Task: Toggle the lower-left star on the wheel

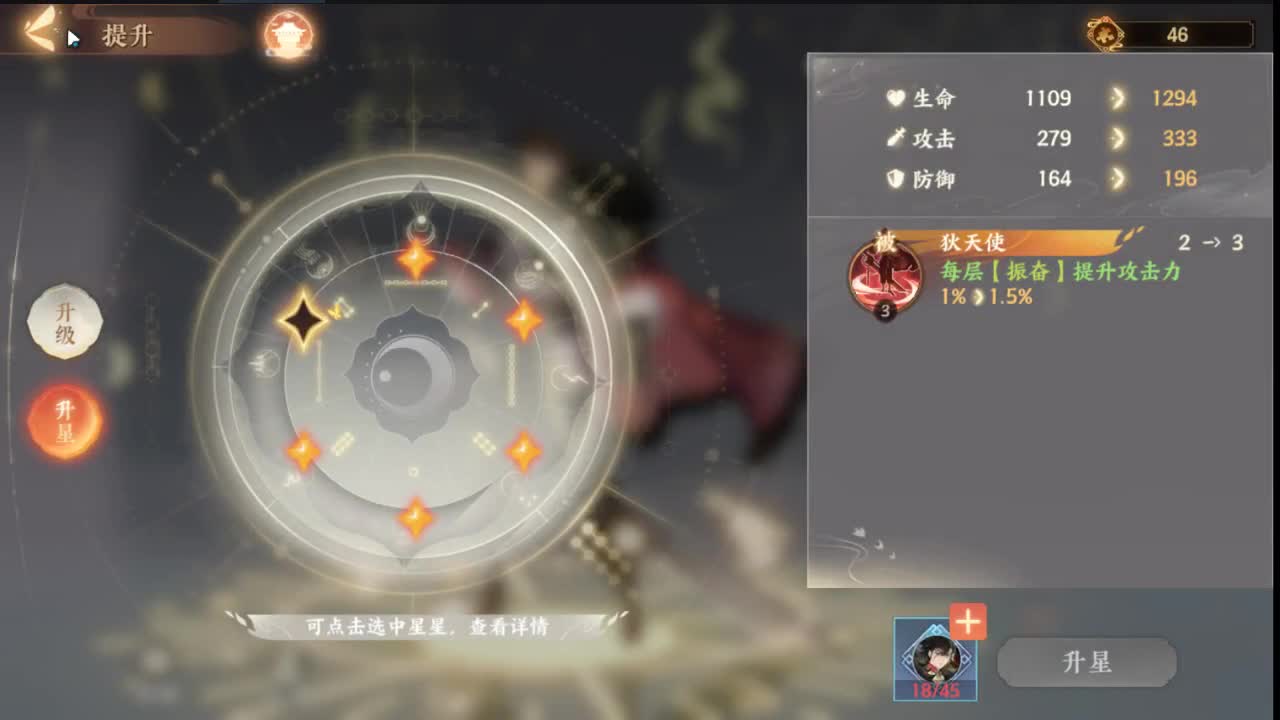Action: click(x=305, y=453)
